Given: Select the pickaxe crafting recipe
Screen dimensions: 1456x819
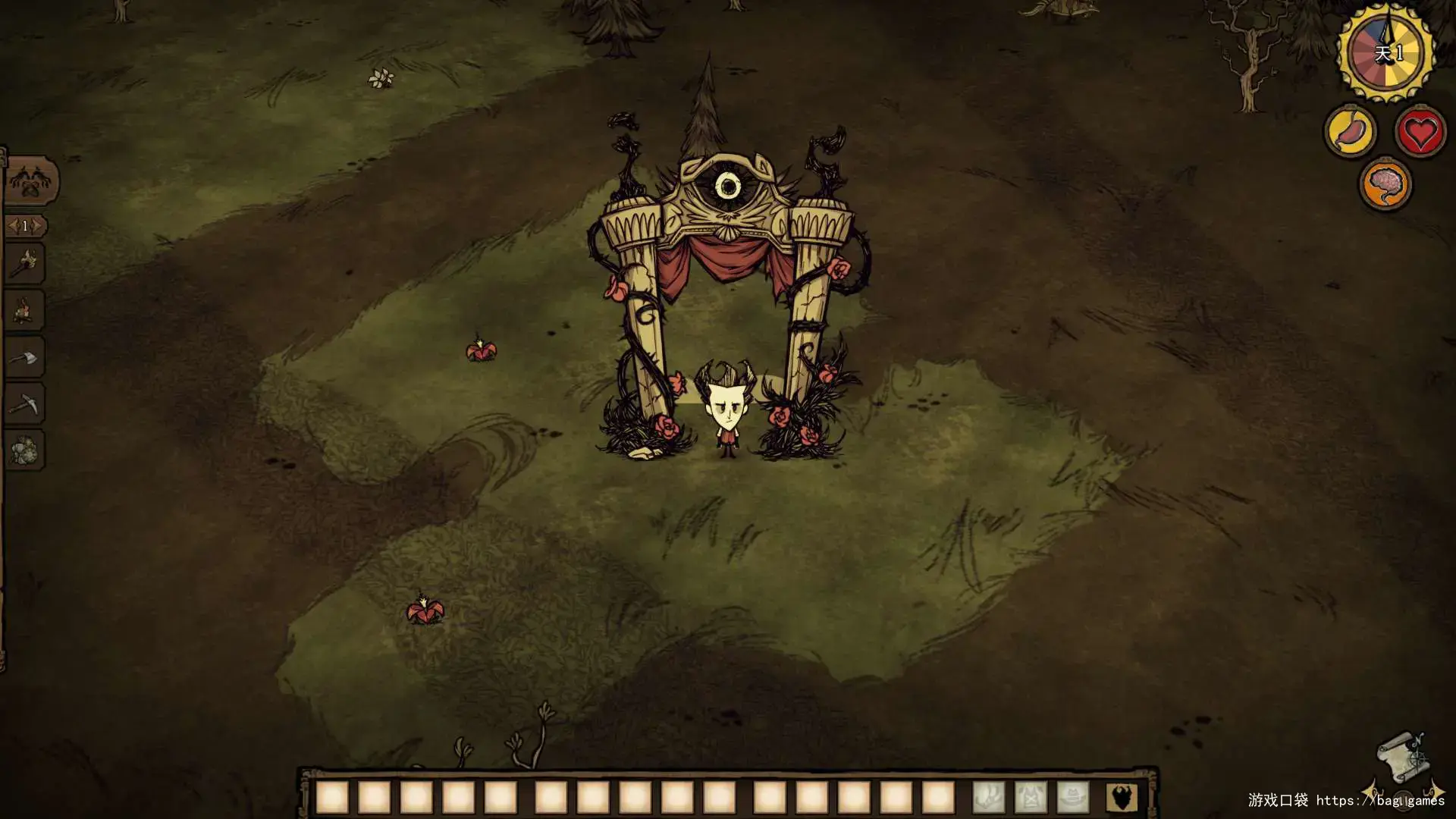Looking at the screenshot, I should coord(25,403).
